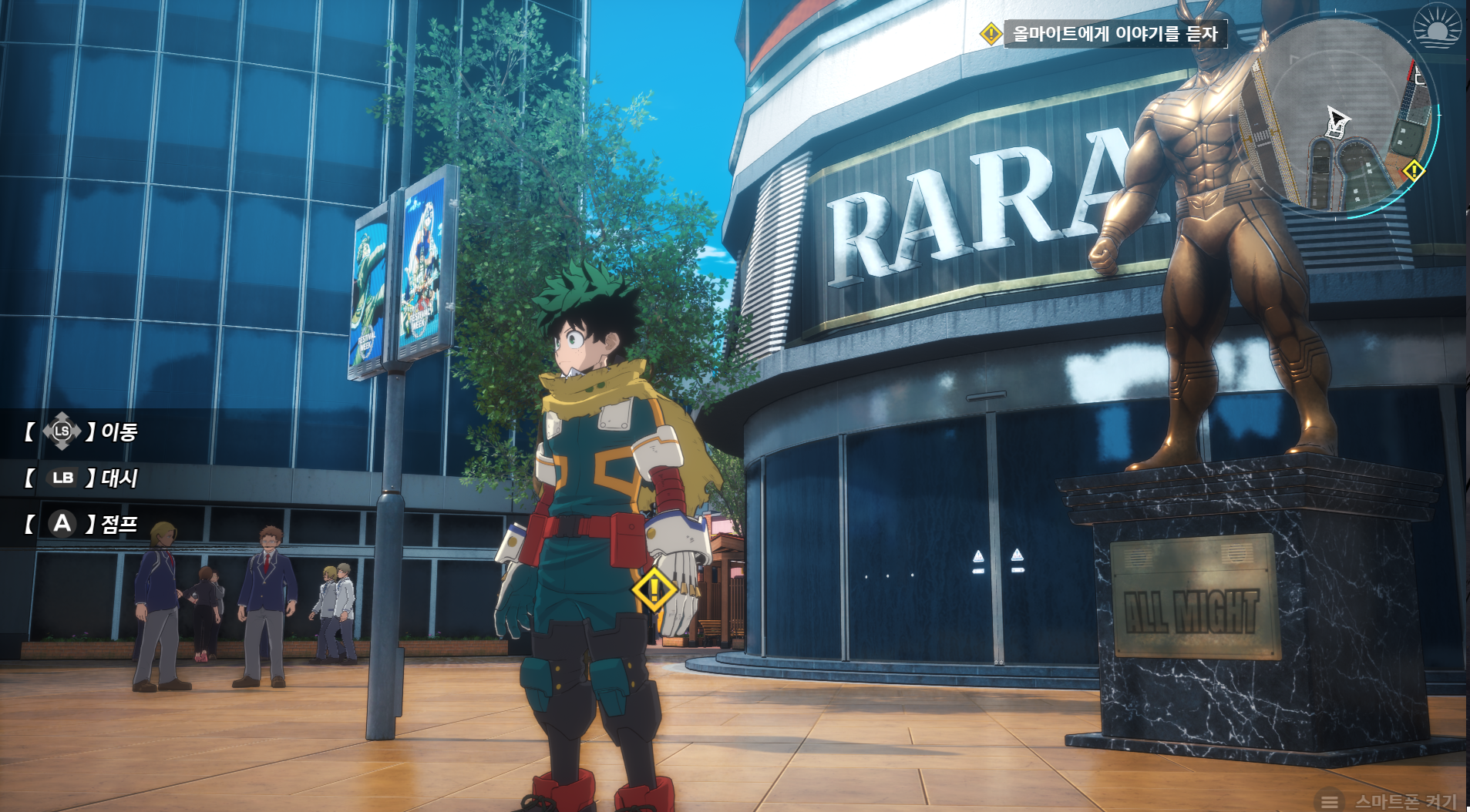Select the yellow quest marker on the minimap
The image size is (1470, 812).
tap(1414, 170)
